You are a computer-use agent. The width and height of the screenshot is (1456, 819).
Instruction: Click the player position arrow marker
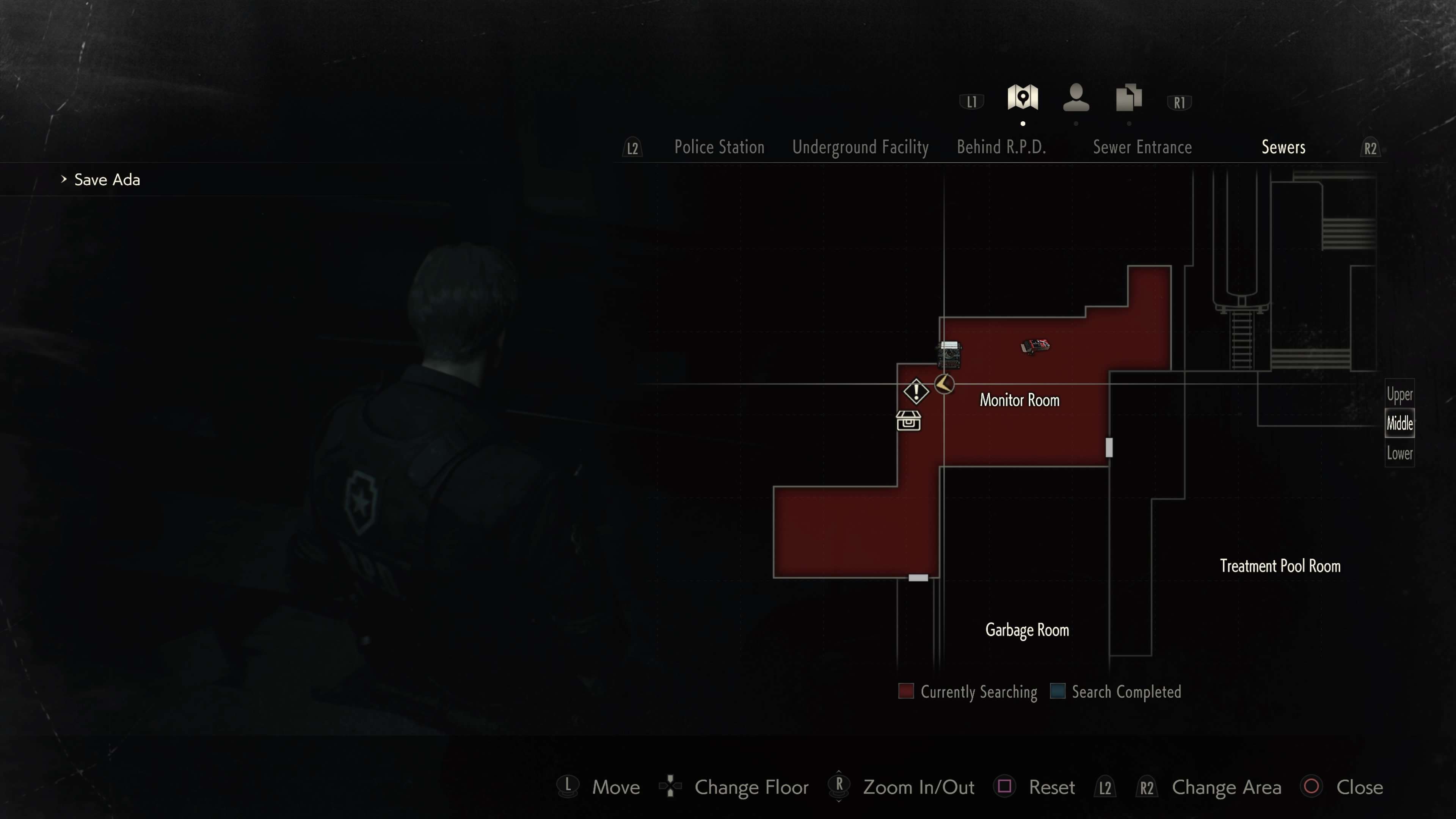pyautogui.click(x=944, y=384)
